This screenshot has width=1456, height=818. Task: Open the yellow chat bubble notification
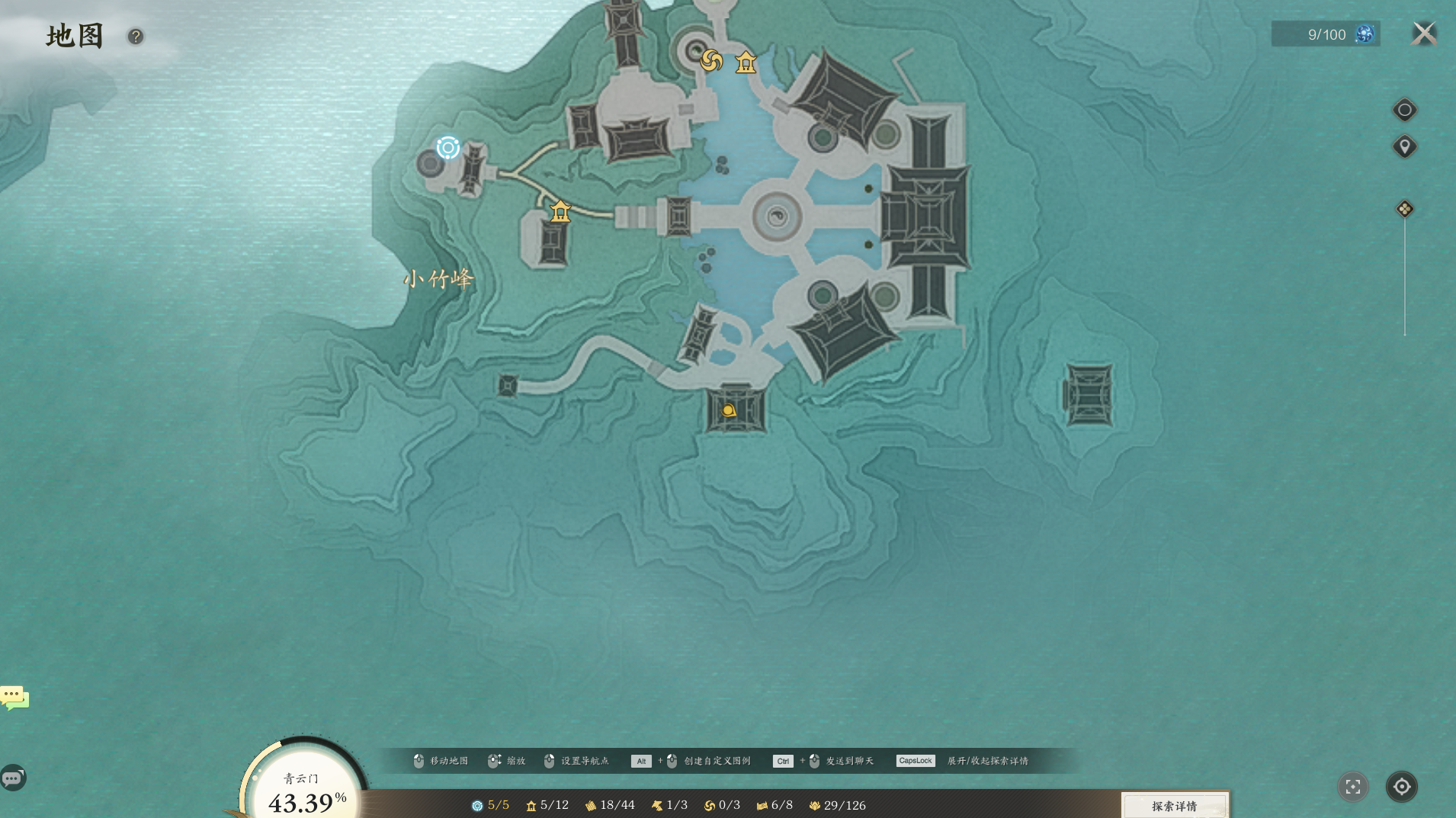coord(14,697)
